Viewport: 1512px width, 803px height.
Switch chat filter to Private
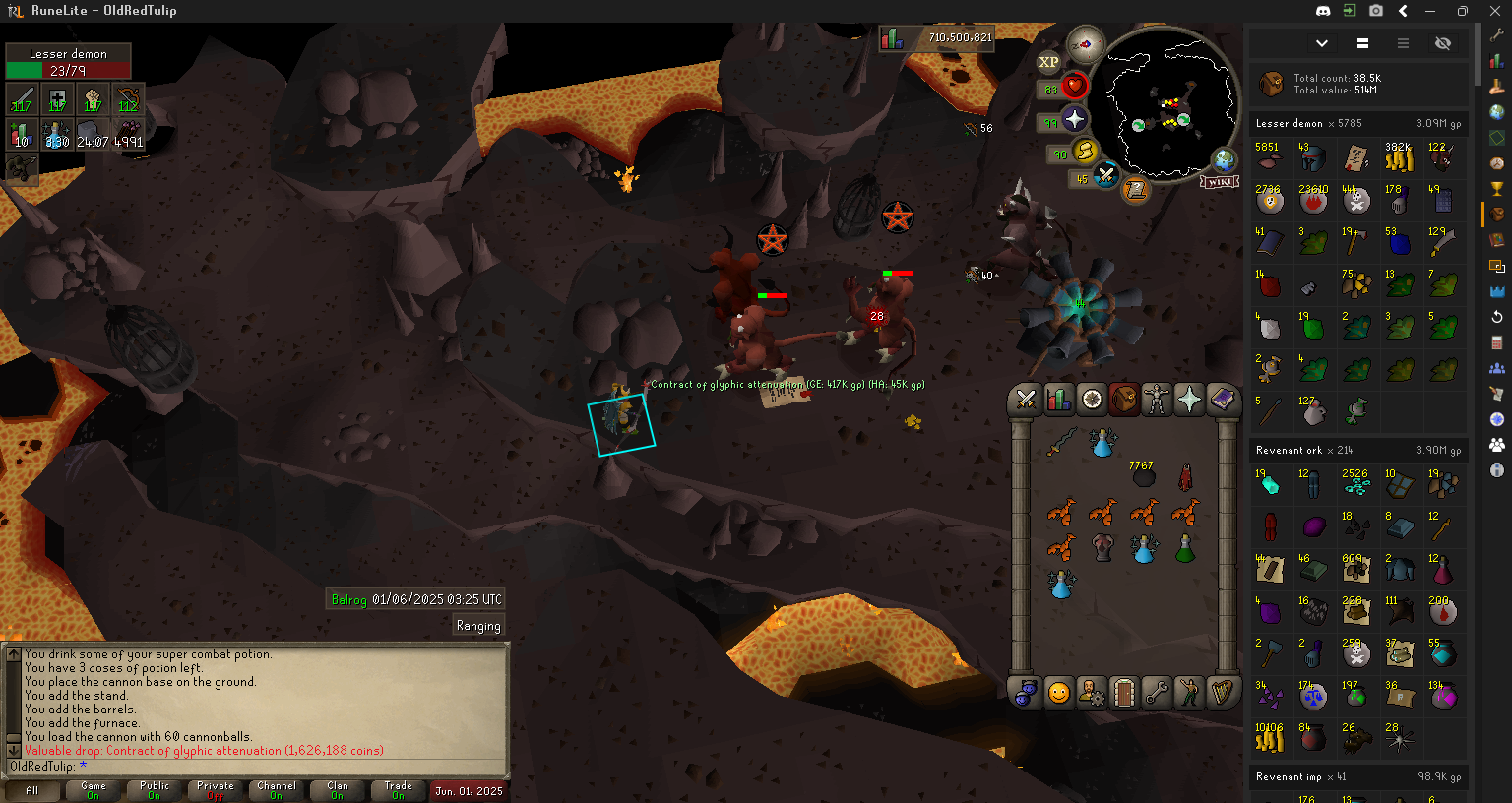tap(216, 790)
